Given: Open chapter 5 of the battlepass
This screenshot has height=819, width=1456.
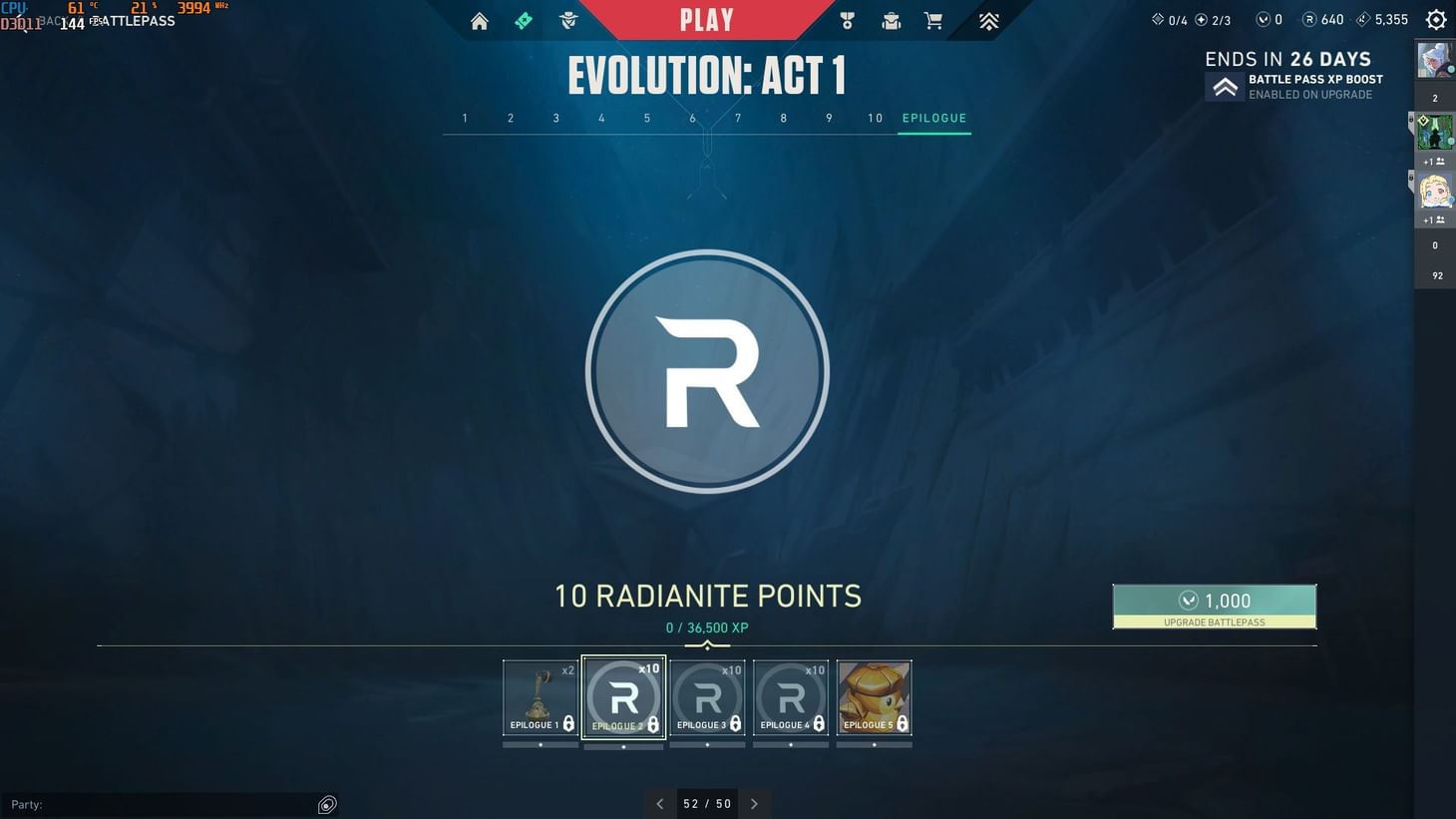Looking at the screenshot, I should (x=646, y=118).
